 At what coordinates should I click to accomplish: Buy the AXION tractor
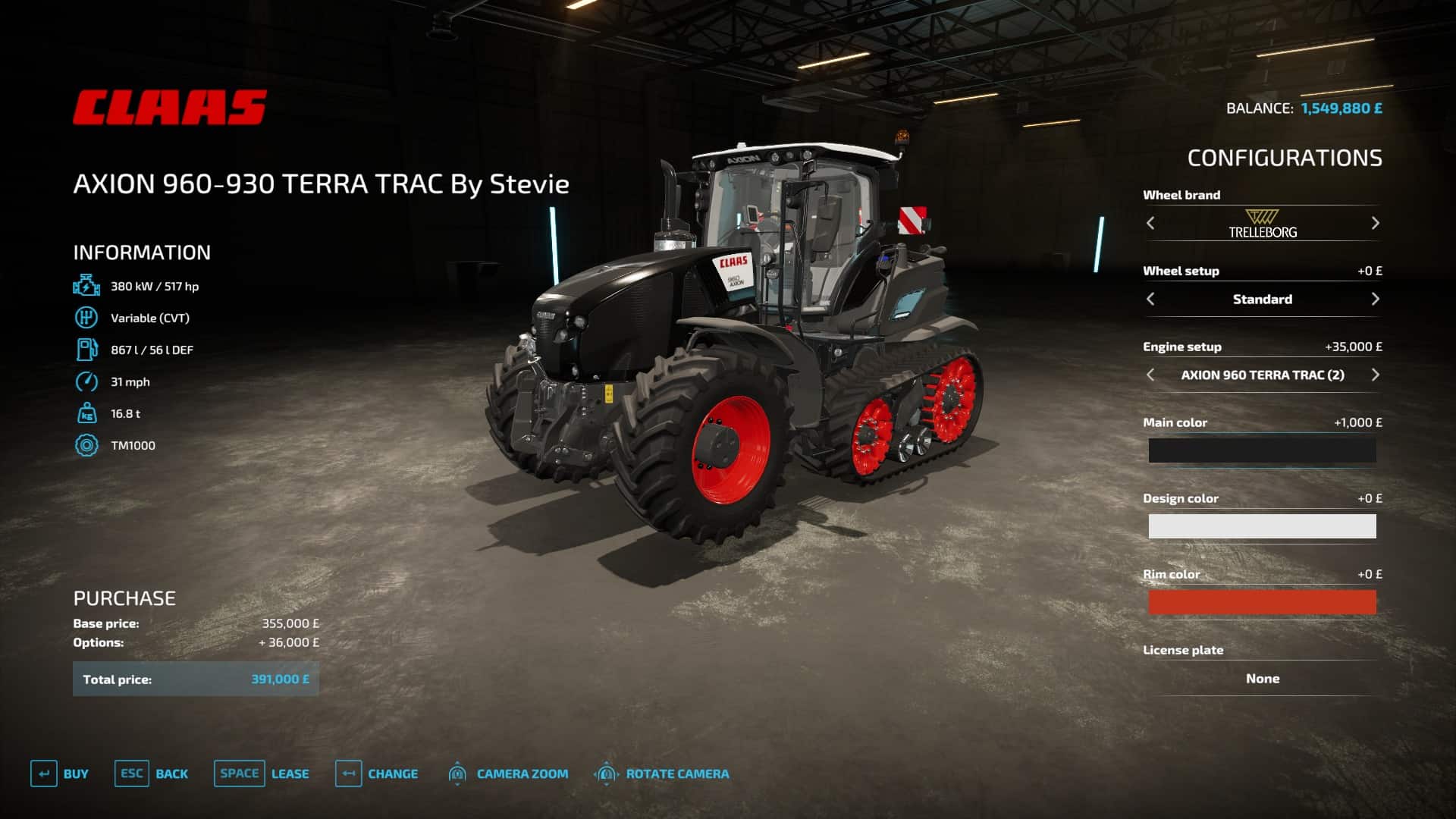tap(60, 773)
